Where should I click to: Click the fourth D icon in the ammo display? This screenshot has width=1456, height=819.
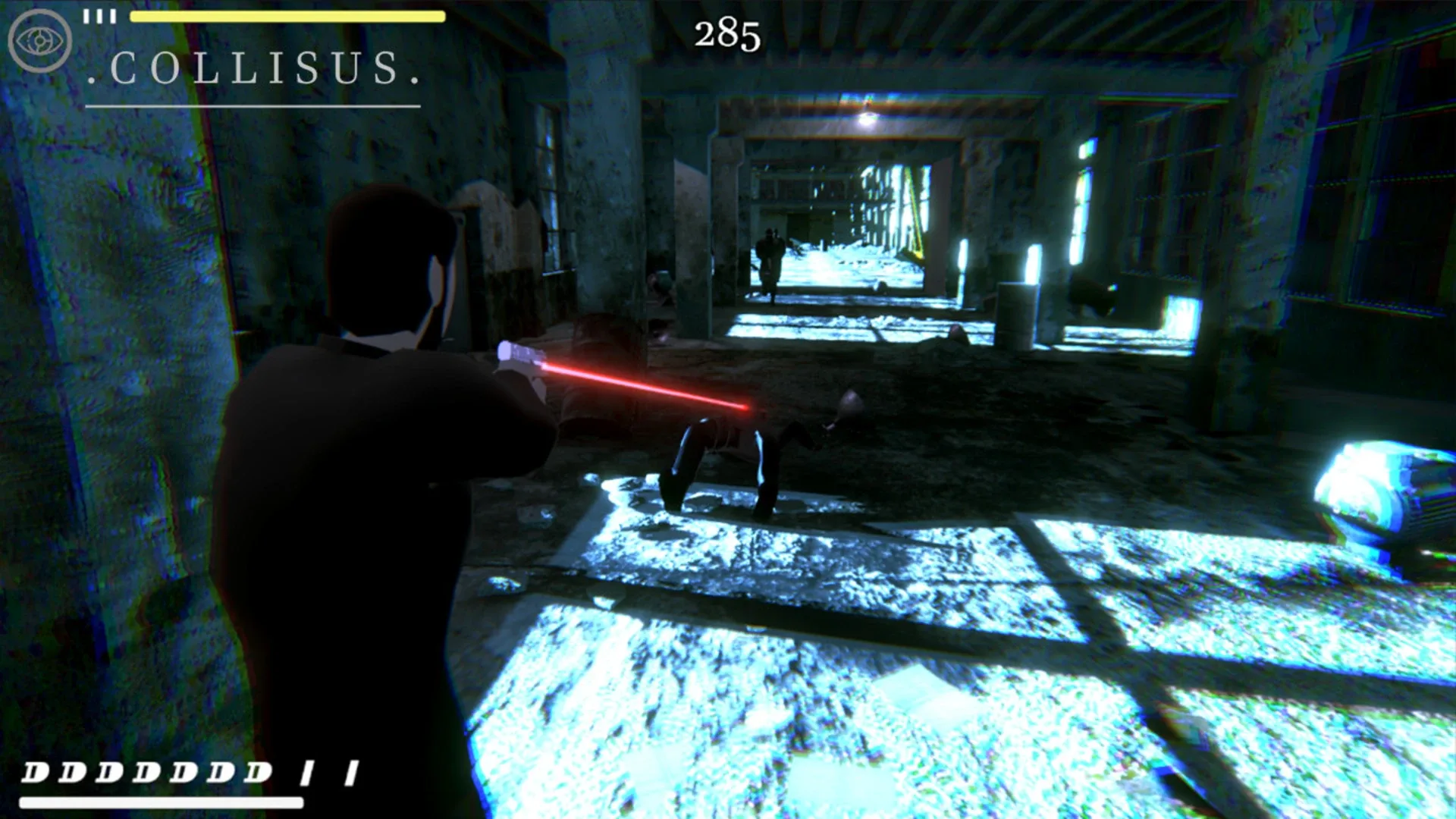(145, 772)
